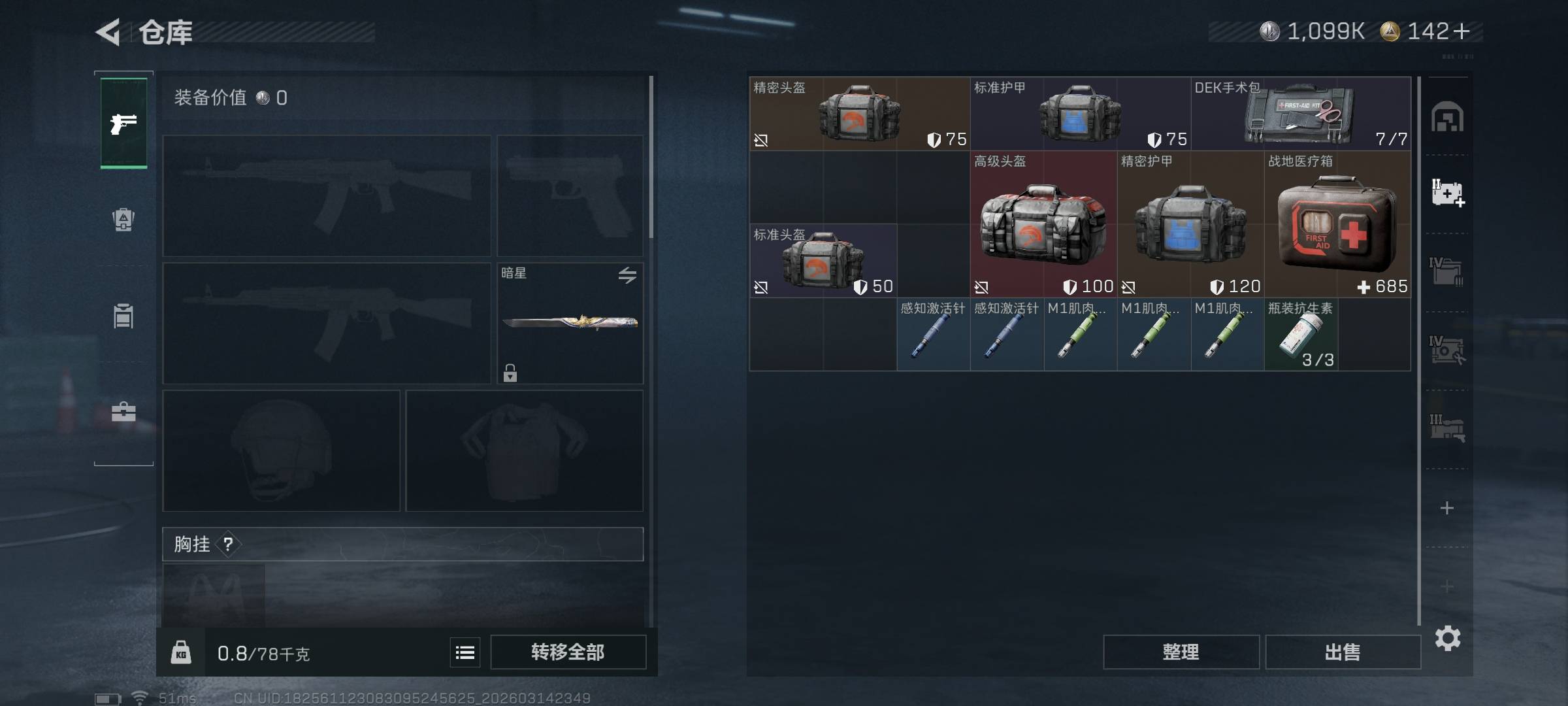The width and height of the screenshot is (1568, 706).
Task: Pick the DEK手术包 item
Action: point(1300,114)
